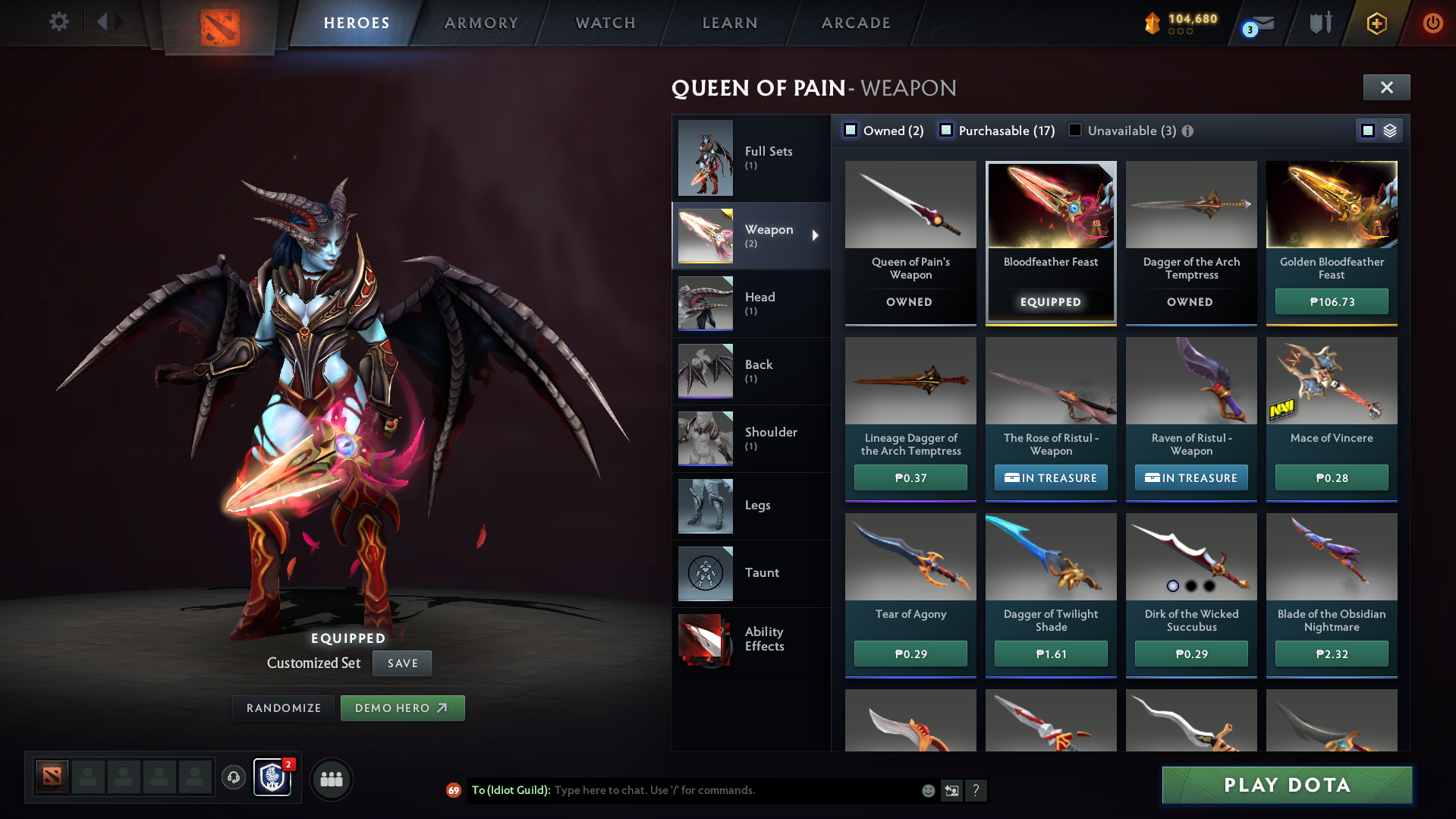1456x819 pixels.
Task: Toggle the Owned (2) filter checkbox
Action: [850, 130]
